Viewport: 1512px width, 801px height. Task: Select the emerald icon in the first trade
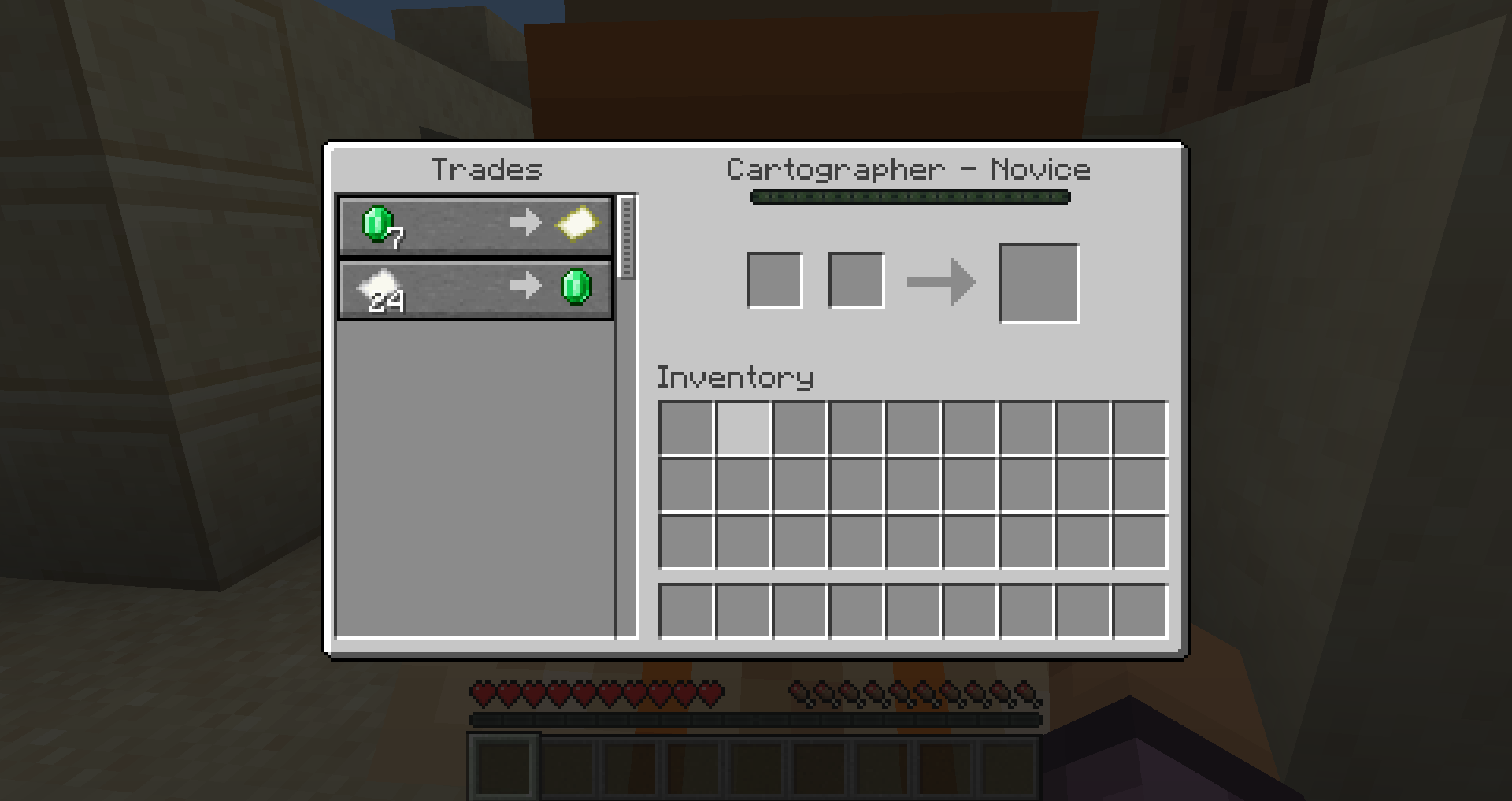point(376,224)
